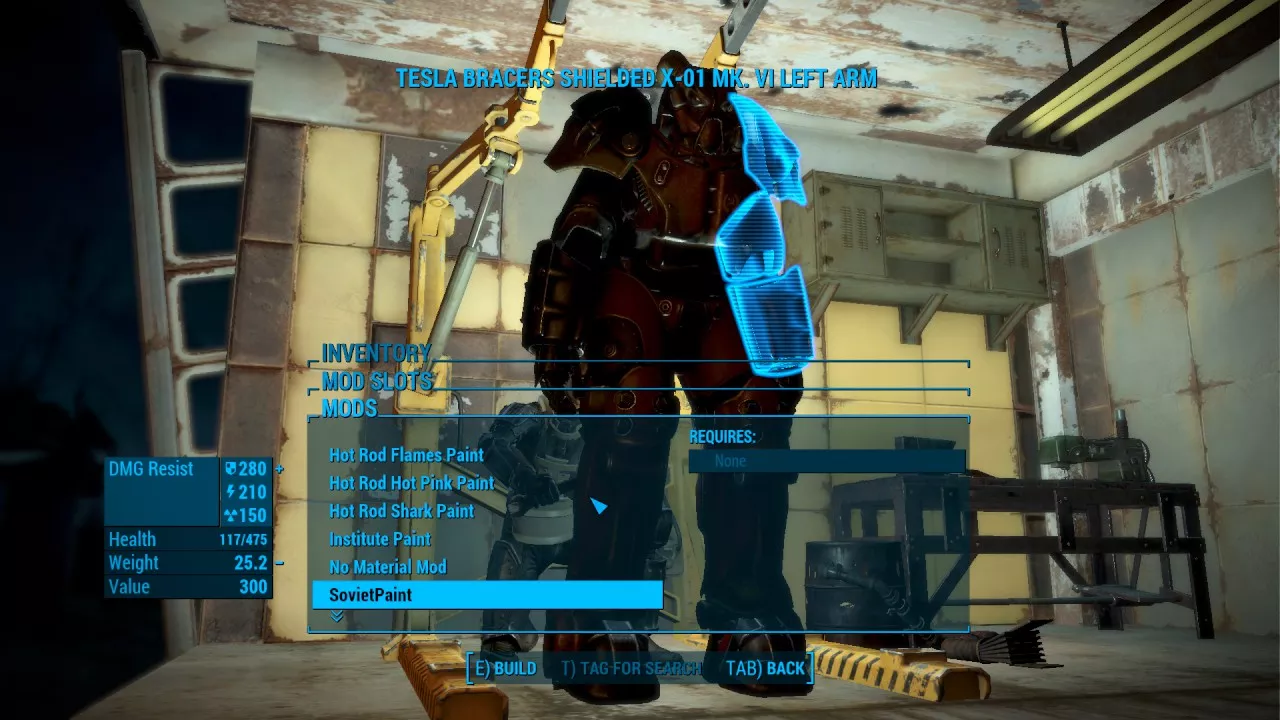This screenshot has height=720, width=1280.
Task: Click the down arrow below the mods list
Action: pos(337,617)
